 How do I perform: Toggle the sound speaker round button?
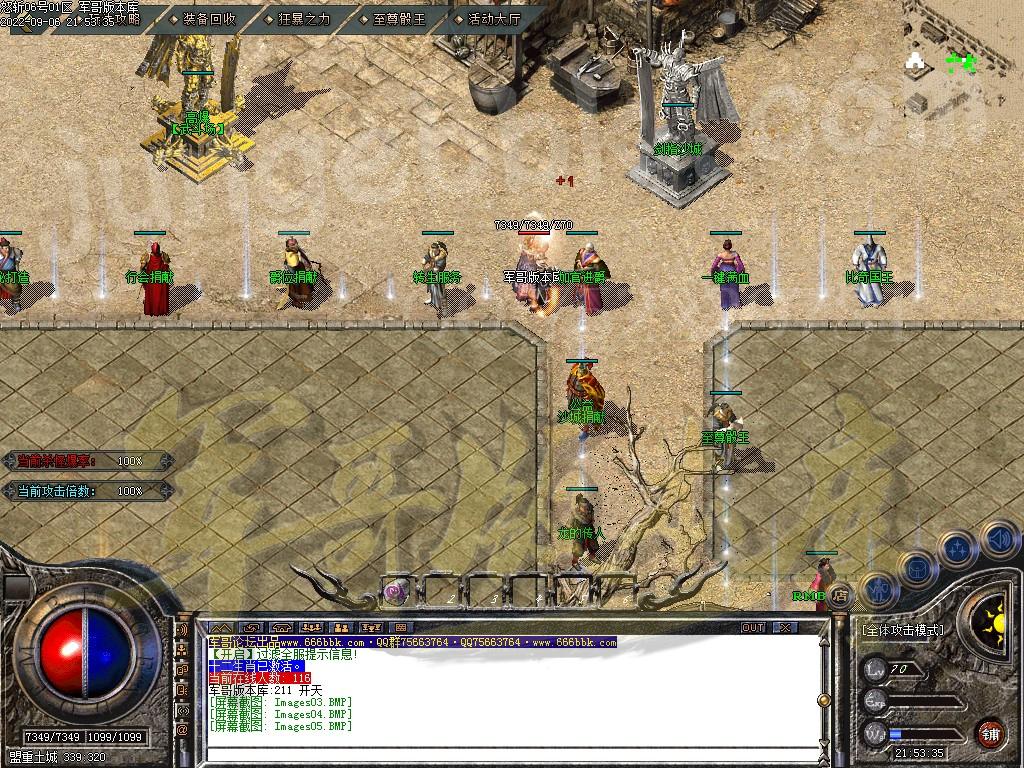coord(999,540)
